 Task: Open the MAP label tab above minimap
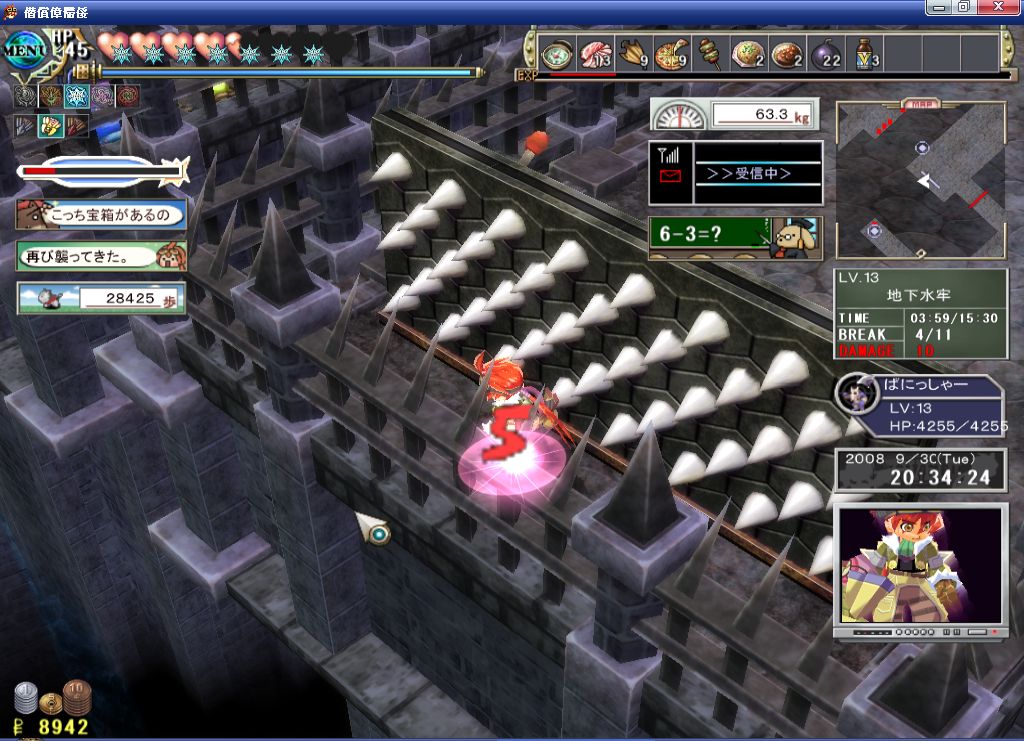(919, 103)
